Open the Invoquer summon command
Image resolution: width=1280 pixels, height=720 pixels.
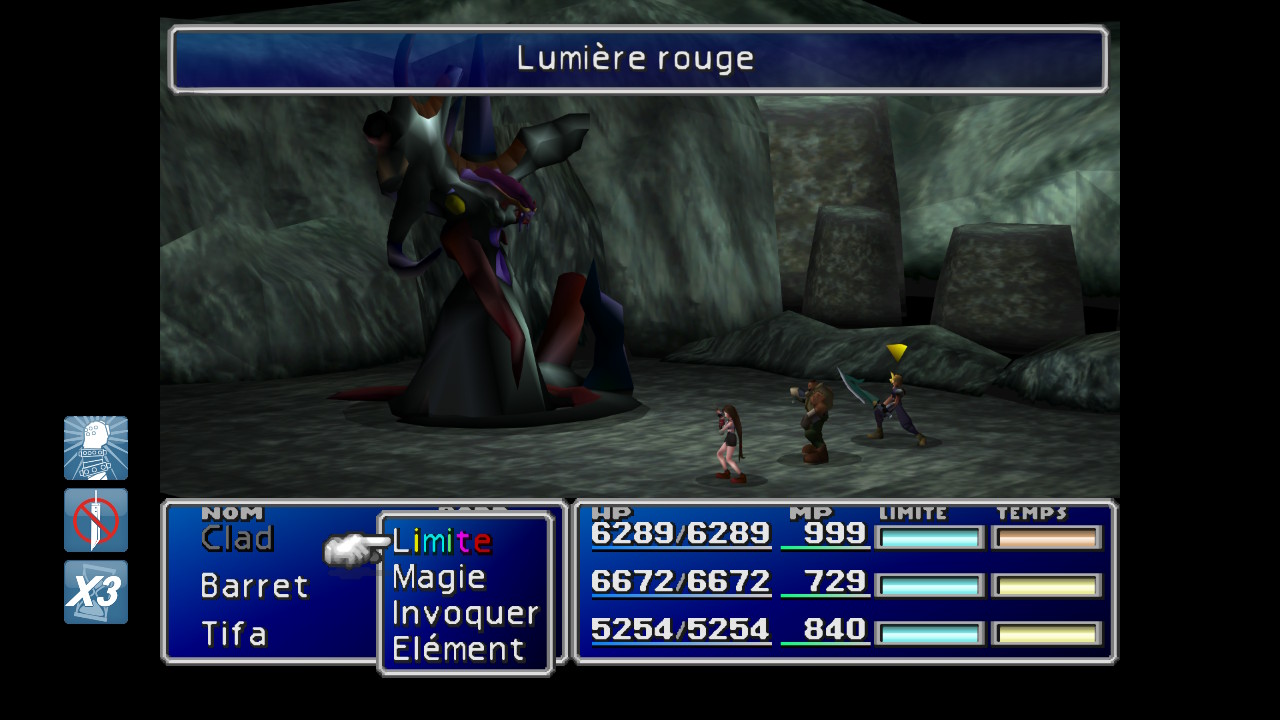coord(465,613)
